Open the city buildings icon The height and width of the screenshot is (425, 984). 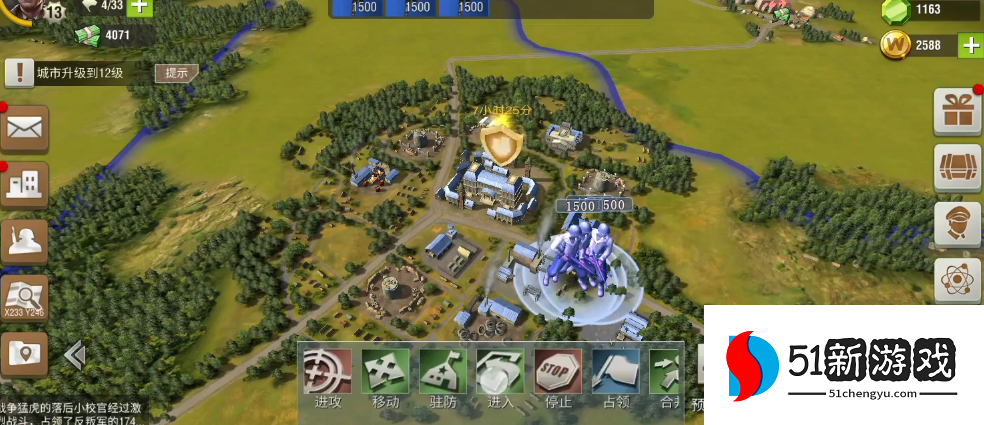point(25,183)
